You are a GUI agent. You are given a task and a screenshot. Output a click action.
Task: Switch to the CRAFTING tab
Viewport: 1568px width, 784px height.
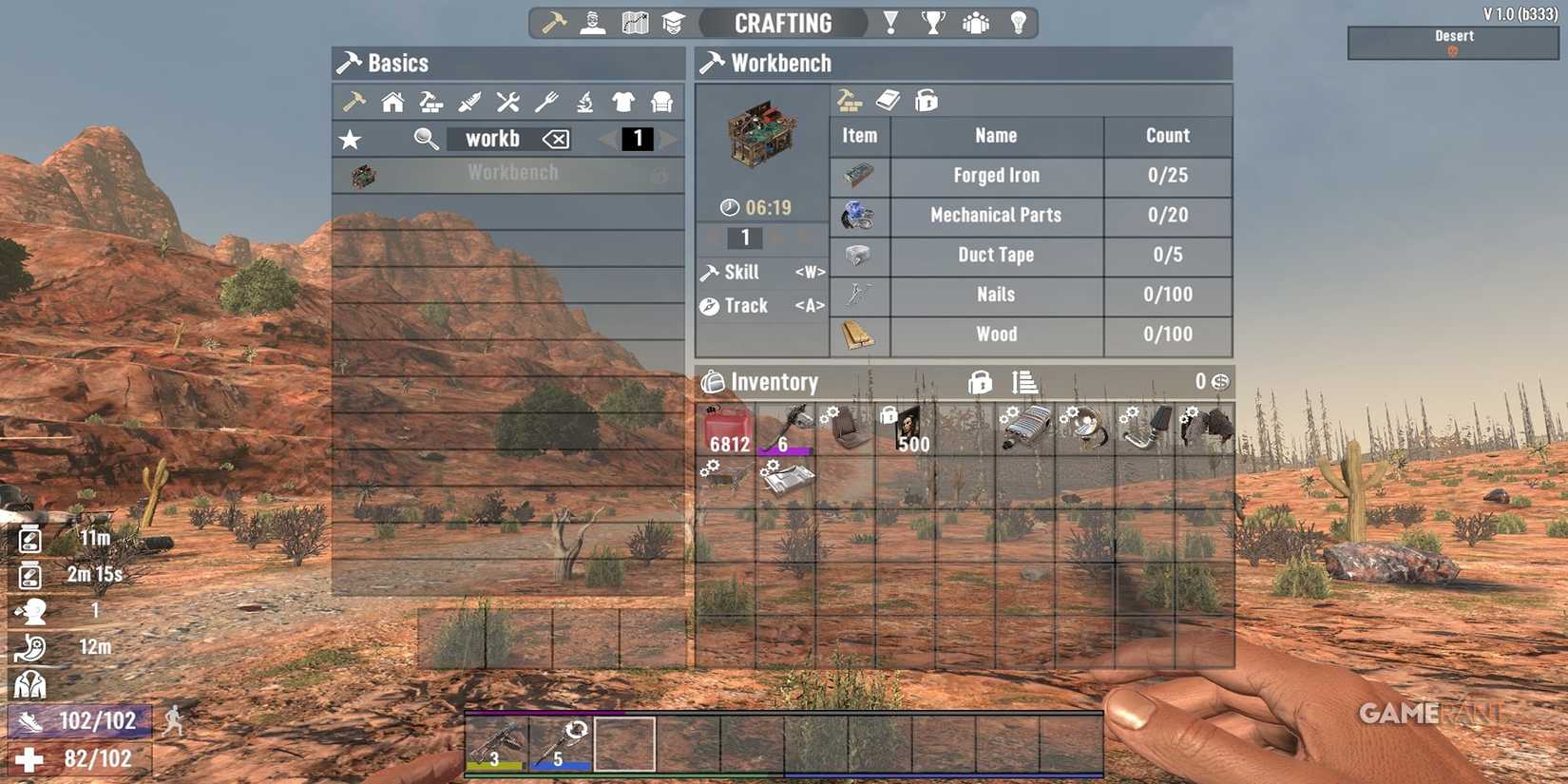(783, 23)
